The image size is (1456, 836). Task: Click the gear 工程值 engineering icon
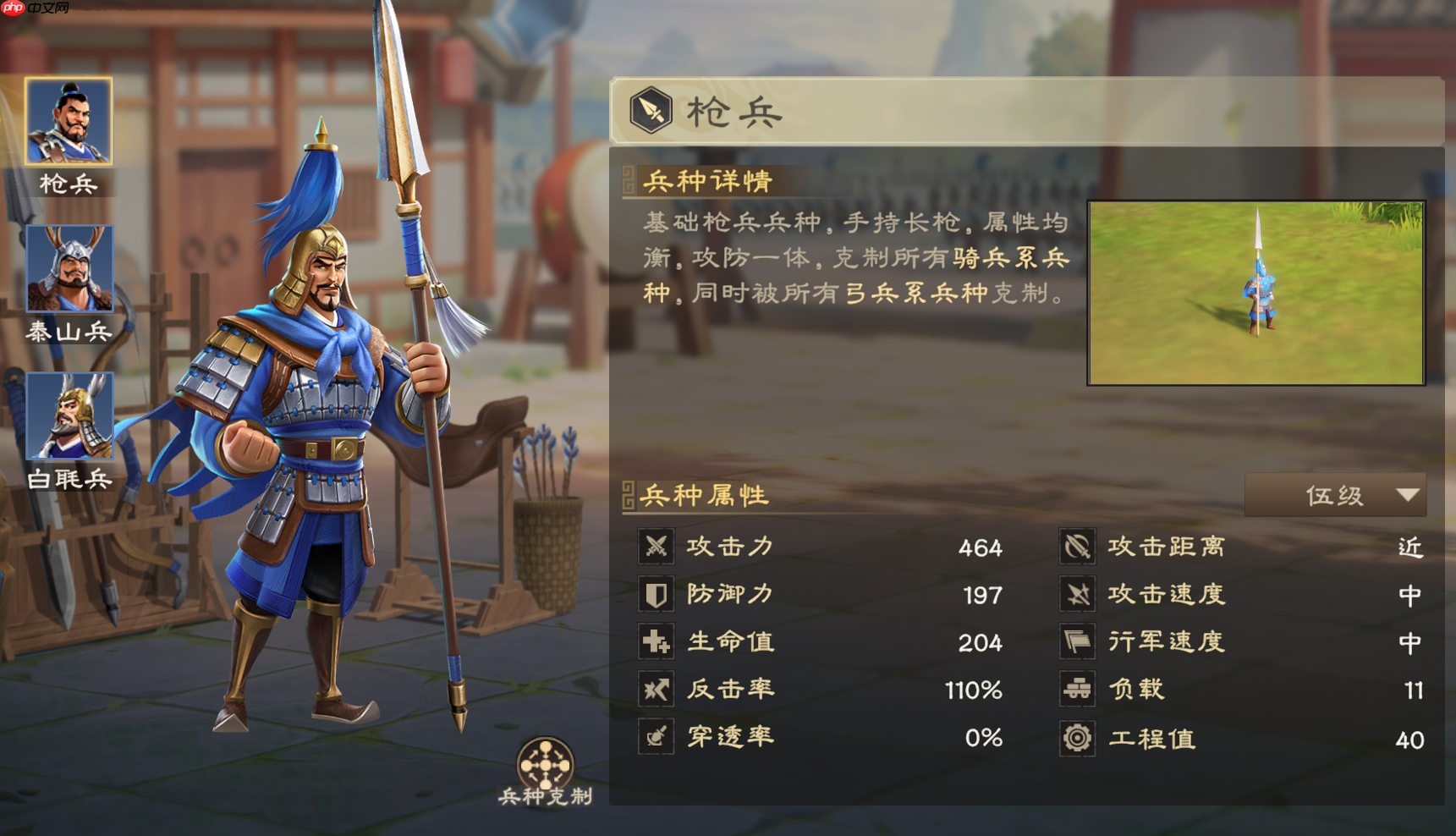1076,738
